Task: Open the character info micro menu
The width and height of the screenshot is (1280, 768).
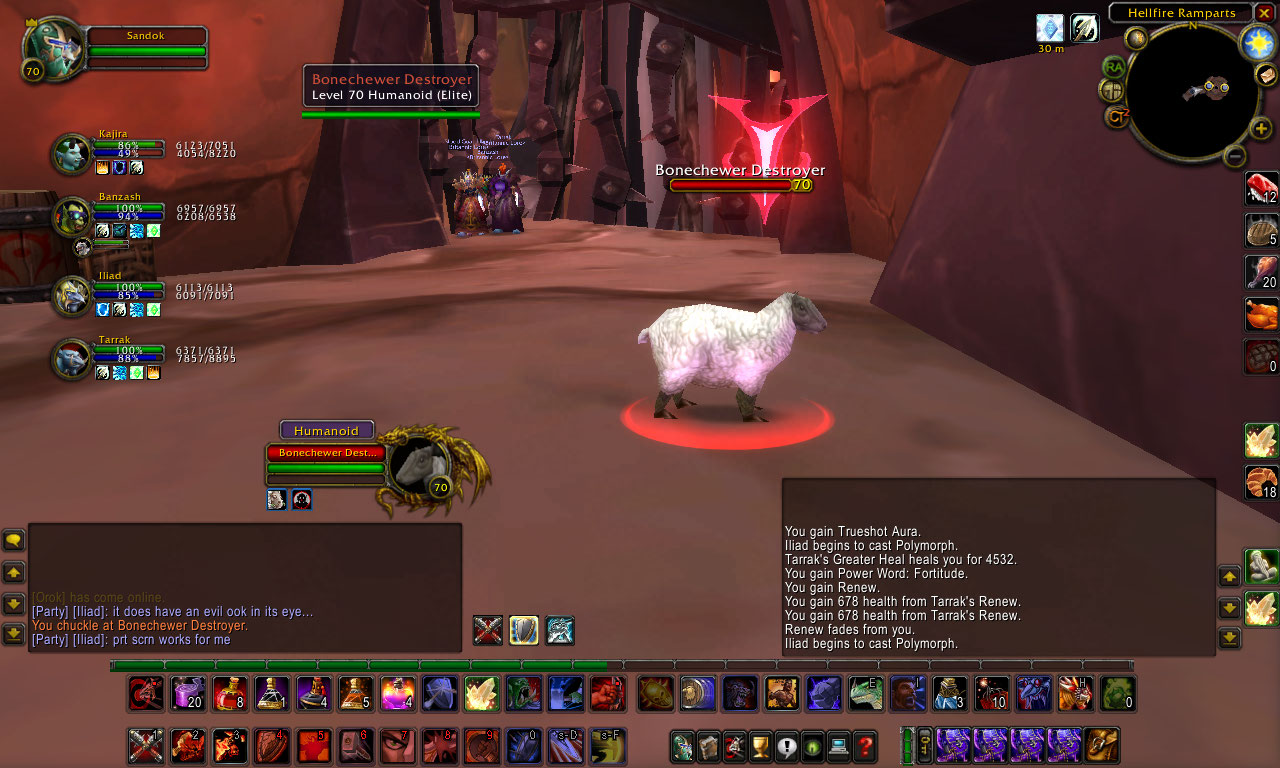Action: [682, 747]
